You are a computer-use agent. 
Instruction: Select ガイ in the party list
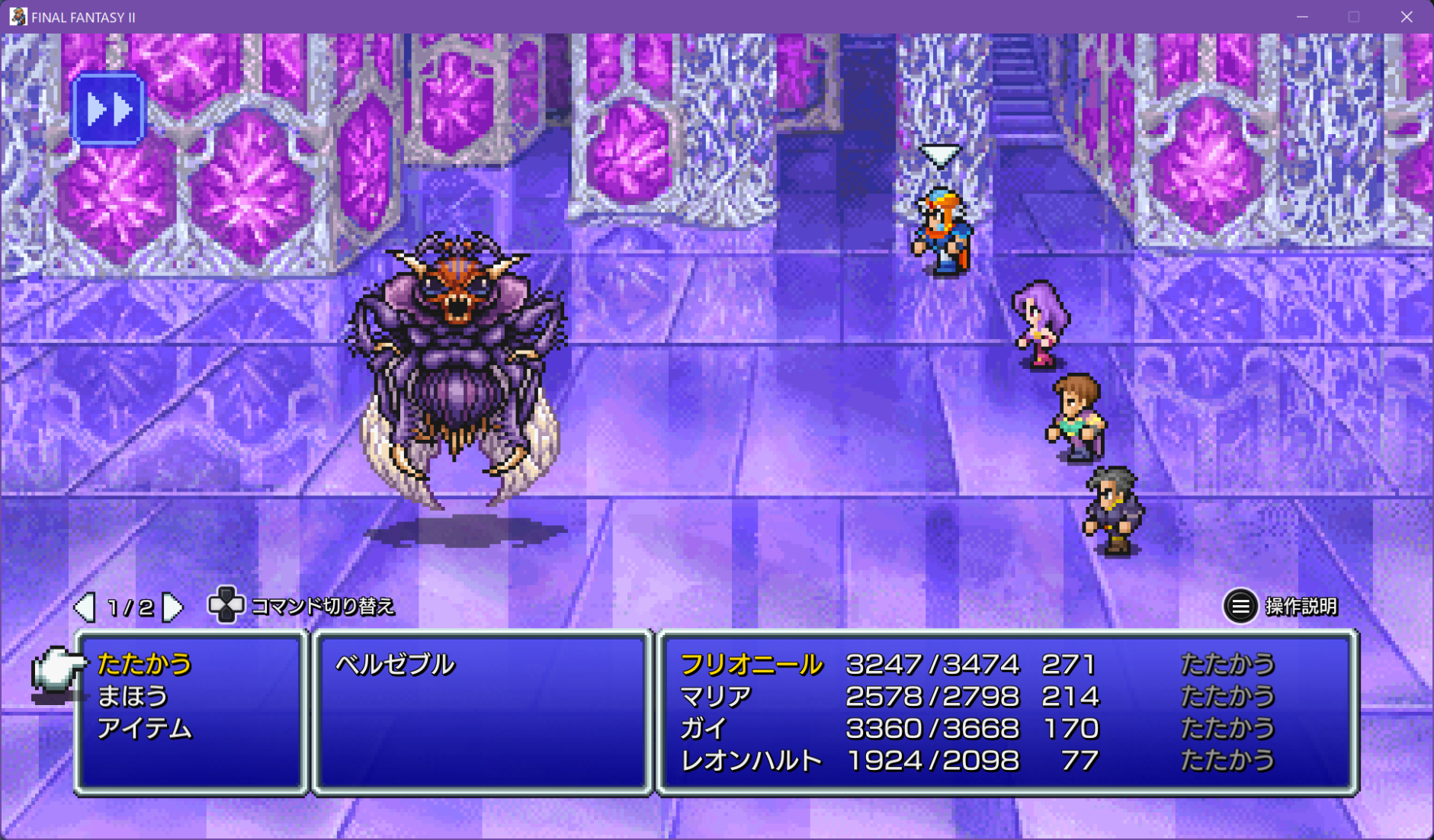(703, 729)
